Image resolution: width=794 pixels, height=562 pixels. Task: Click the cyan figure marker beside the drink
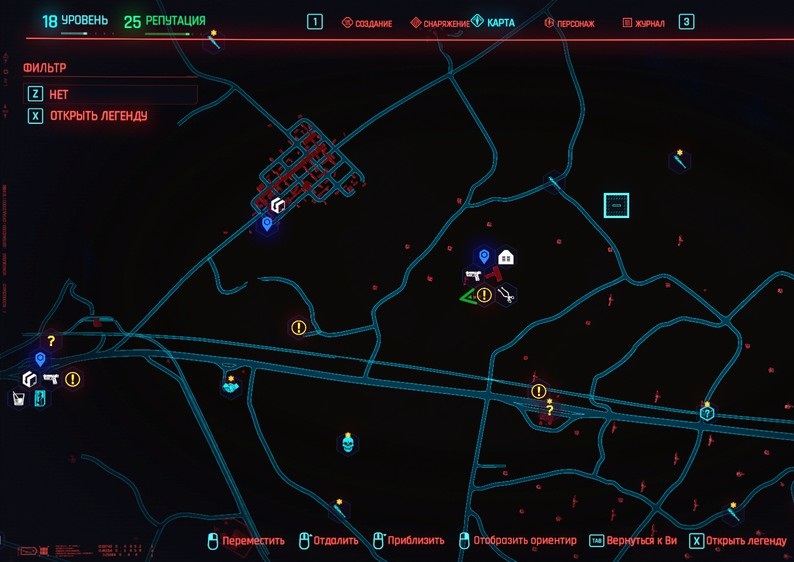(39, 399)
